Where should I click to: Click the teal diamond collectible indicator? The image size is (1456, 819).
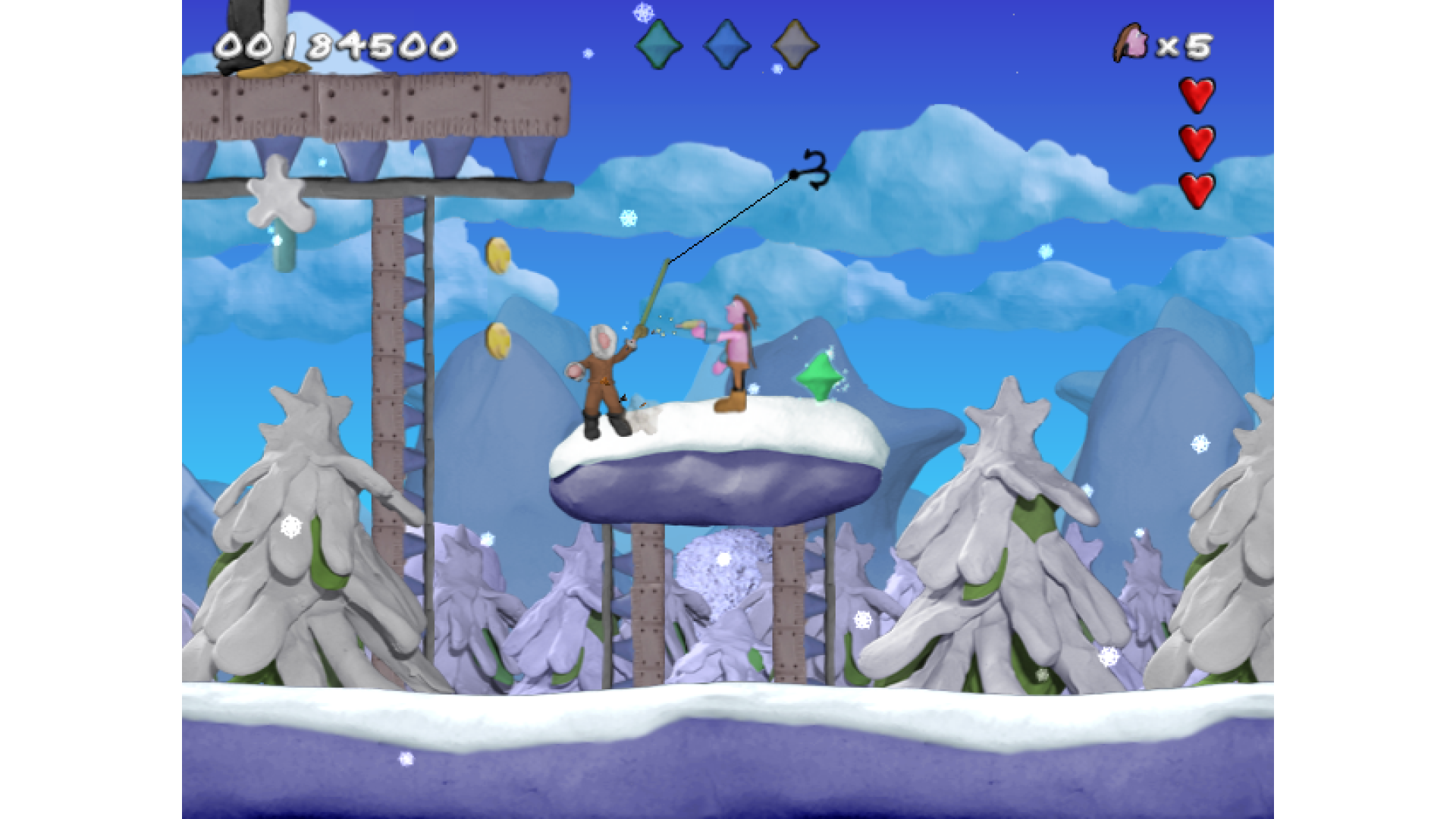click(x=658, y=45)
